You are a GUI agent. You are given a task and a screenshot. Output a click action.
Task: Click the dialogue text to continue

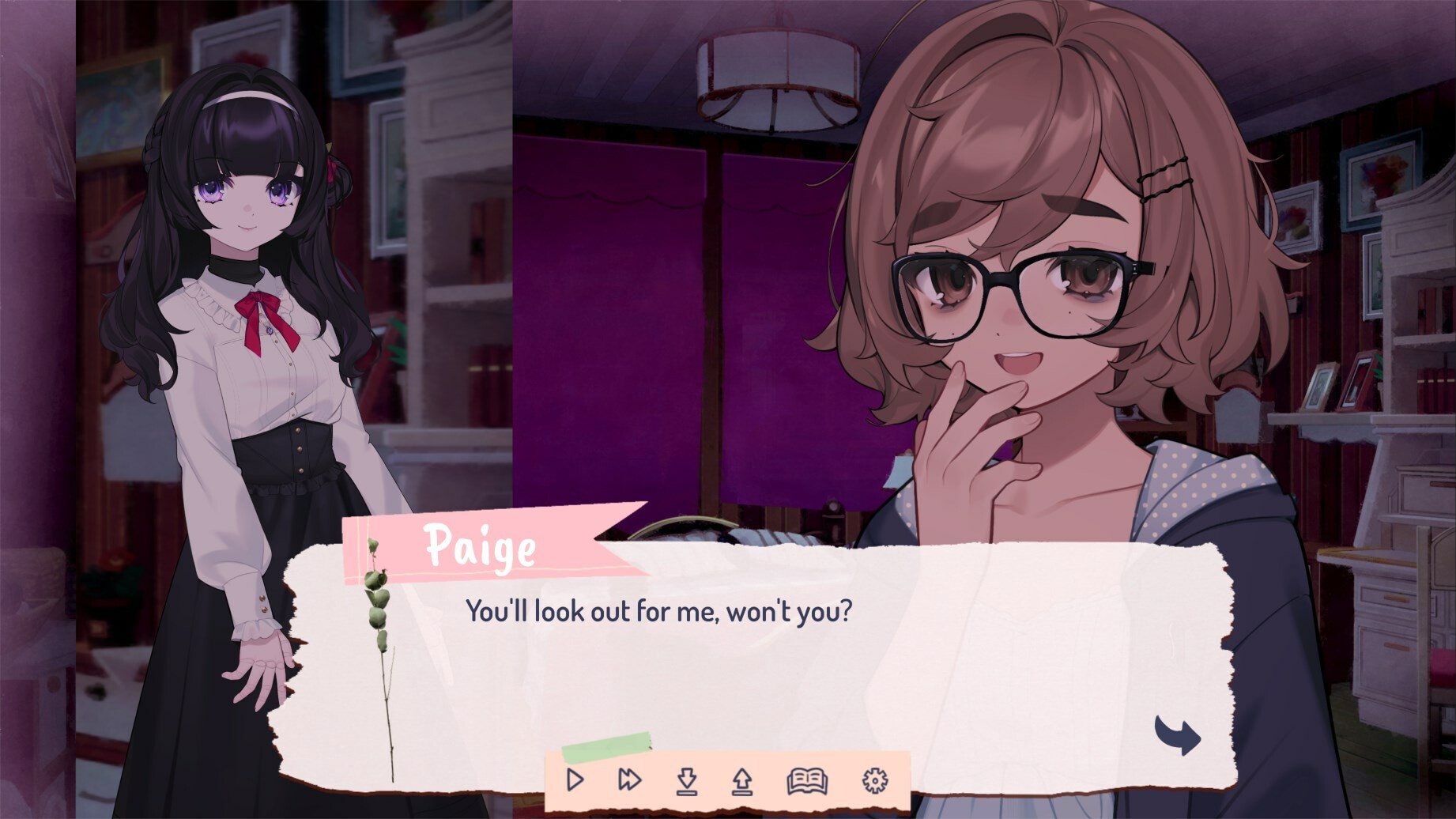(x=660, y=610)
